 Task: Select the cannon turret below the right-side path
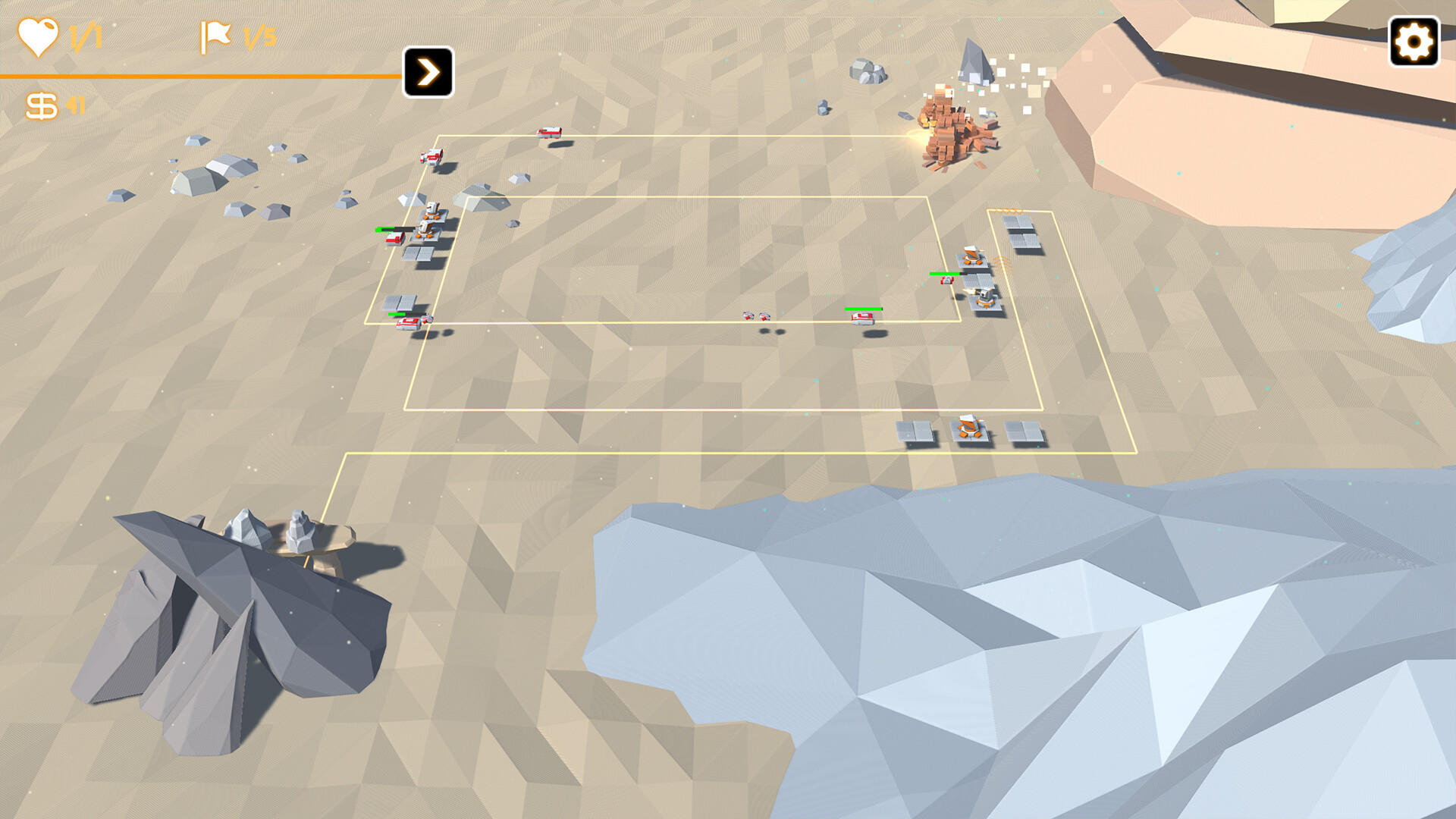[984, 296]
